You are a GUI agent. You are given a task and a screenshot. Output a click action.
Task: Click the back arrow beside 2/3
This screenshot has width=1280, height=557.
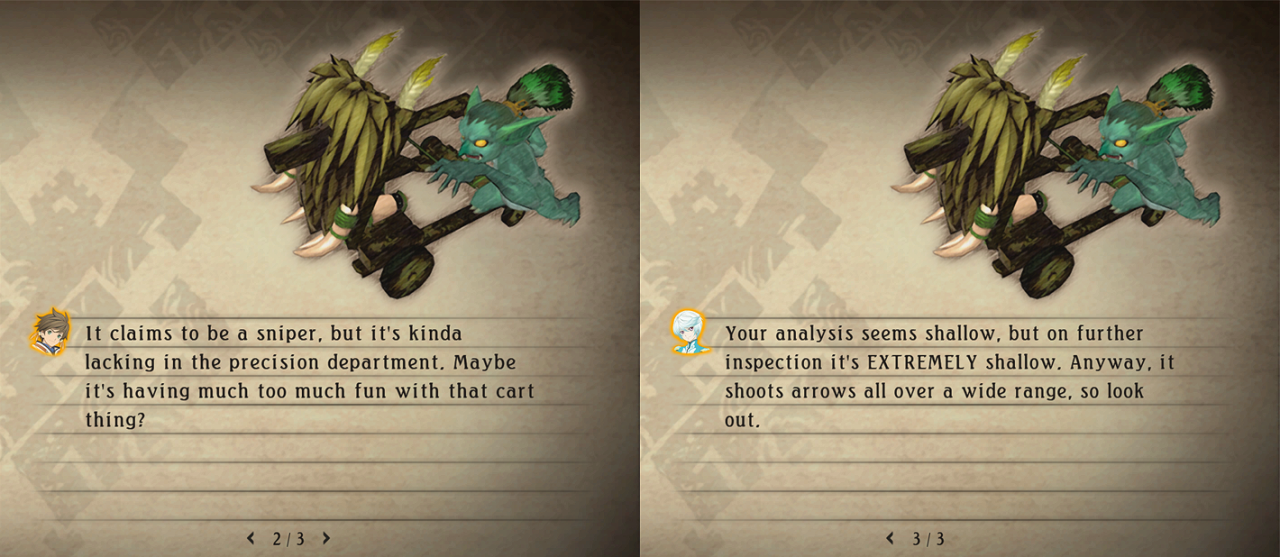(x=251, y=538)
